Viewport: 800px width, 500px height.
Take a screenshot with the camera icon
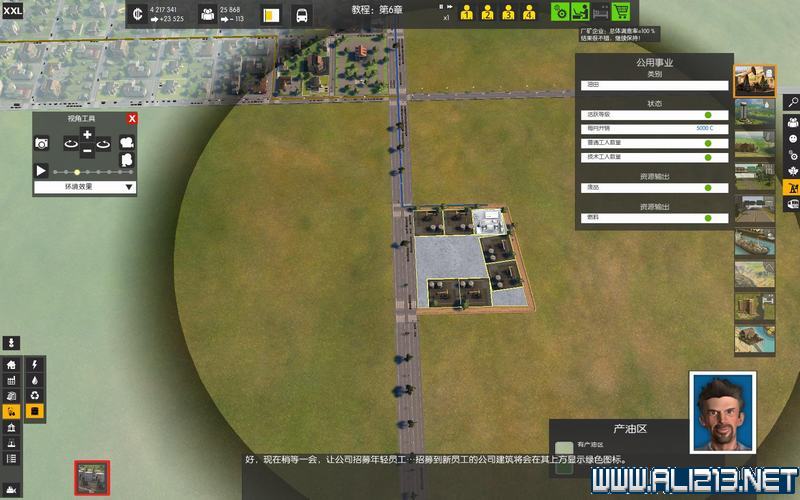(x=42, y=144)
